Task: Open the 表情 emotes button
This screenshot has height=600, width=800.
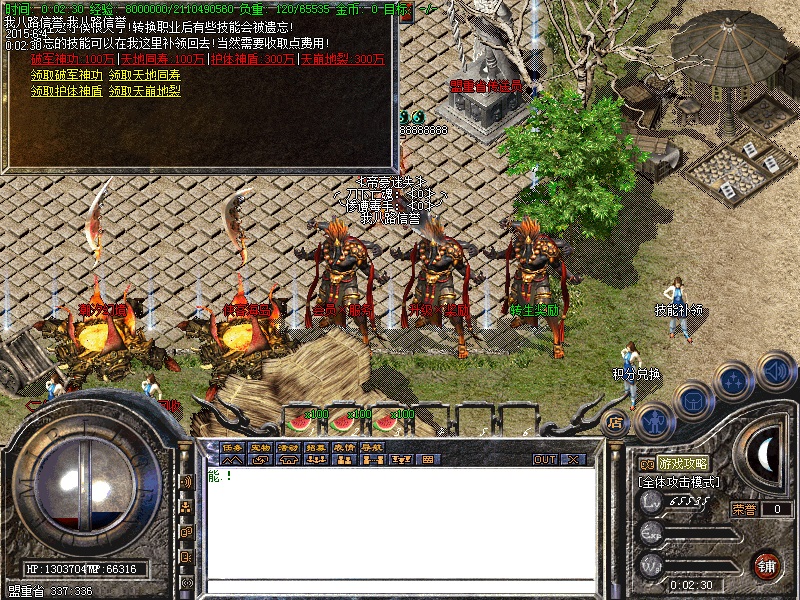Action: pos(344,447)
